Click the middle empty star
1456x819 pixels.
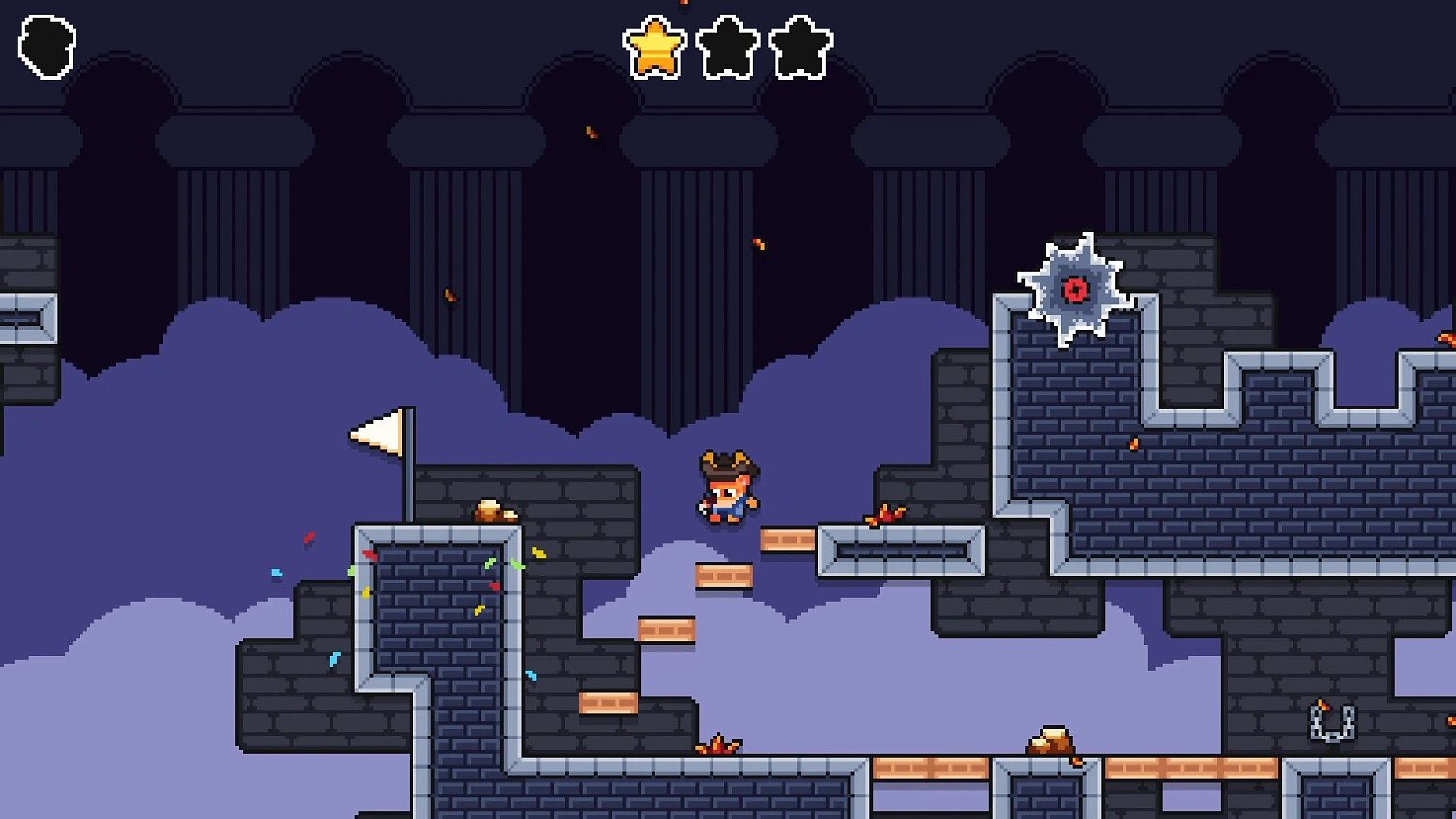(x=724, y=43)
